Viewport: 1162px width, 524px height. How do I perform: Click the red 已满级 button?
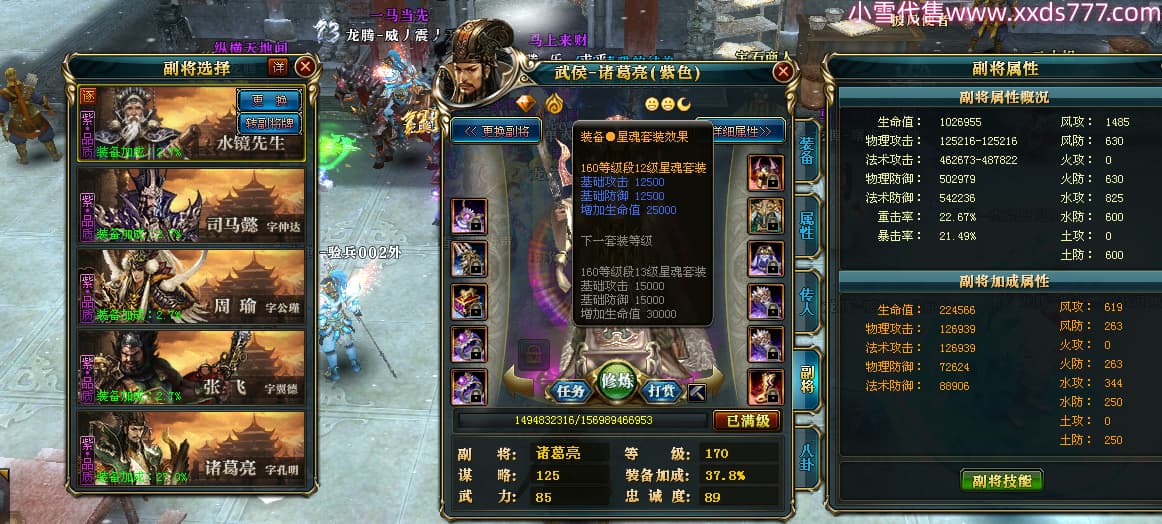745,420
